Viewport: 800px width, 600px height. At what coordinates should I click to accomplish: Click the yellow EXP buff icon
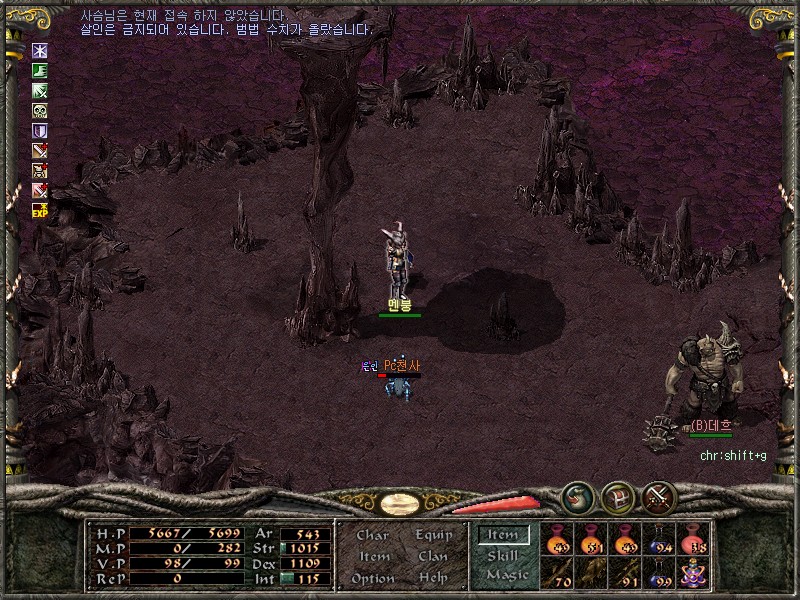[x=40, y=210]
